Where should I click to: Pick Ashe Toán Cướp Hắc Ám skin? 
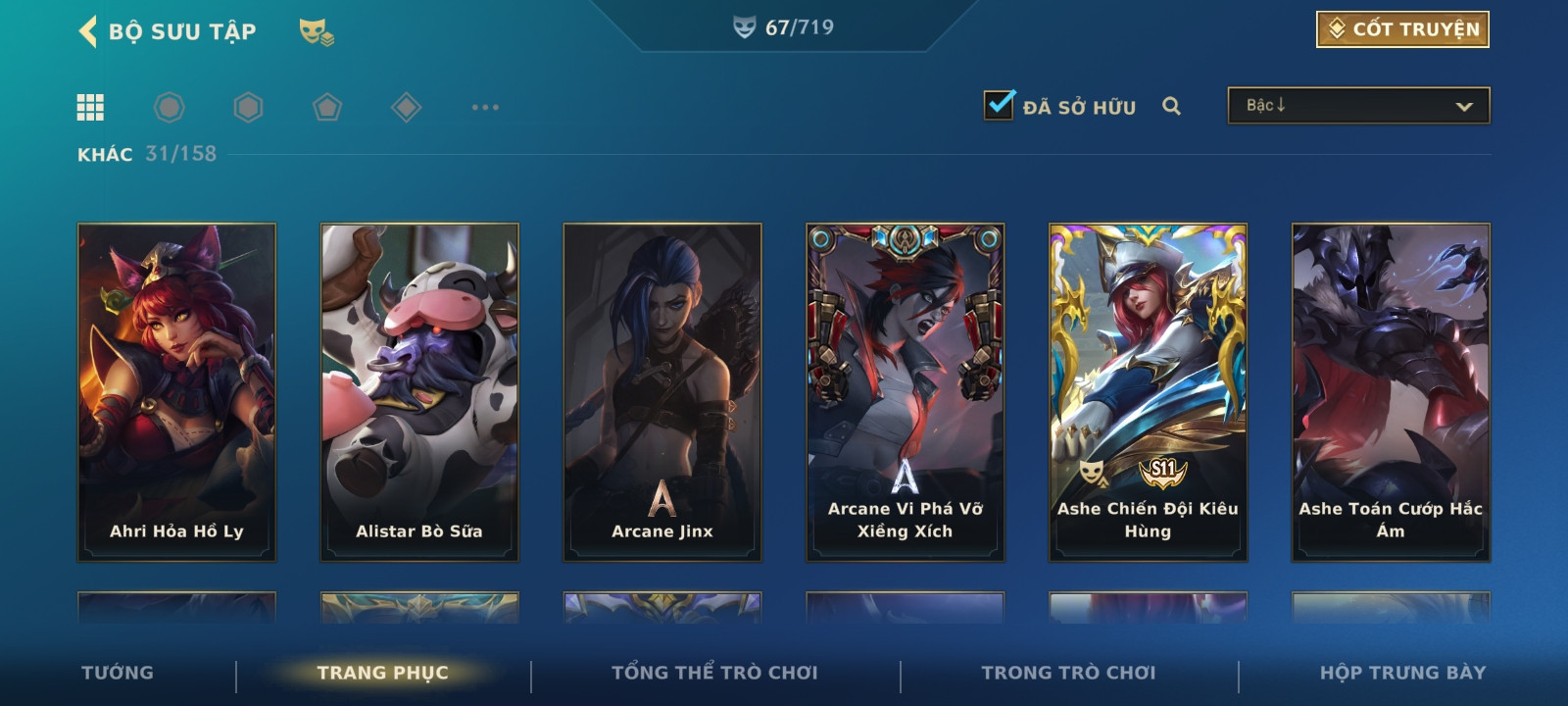(x=1391, y=392)
